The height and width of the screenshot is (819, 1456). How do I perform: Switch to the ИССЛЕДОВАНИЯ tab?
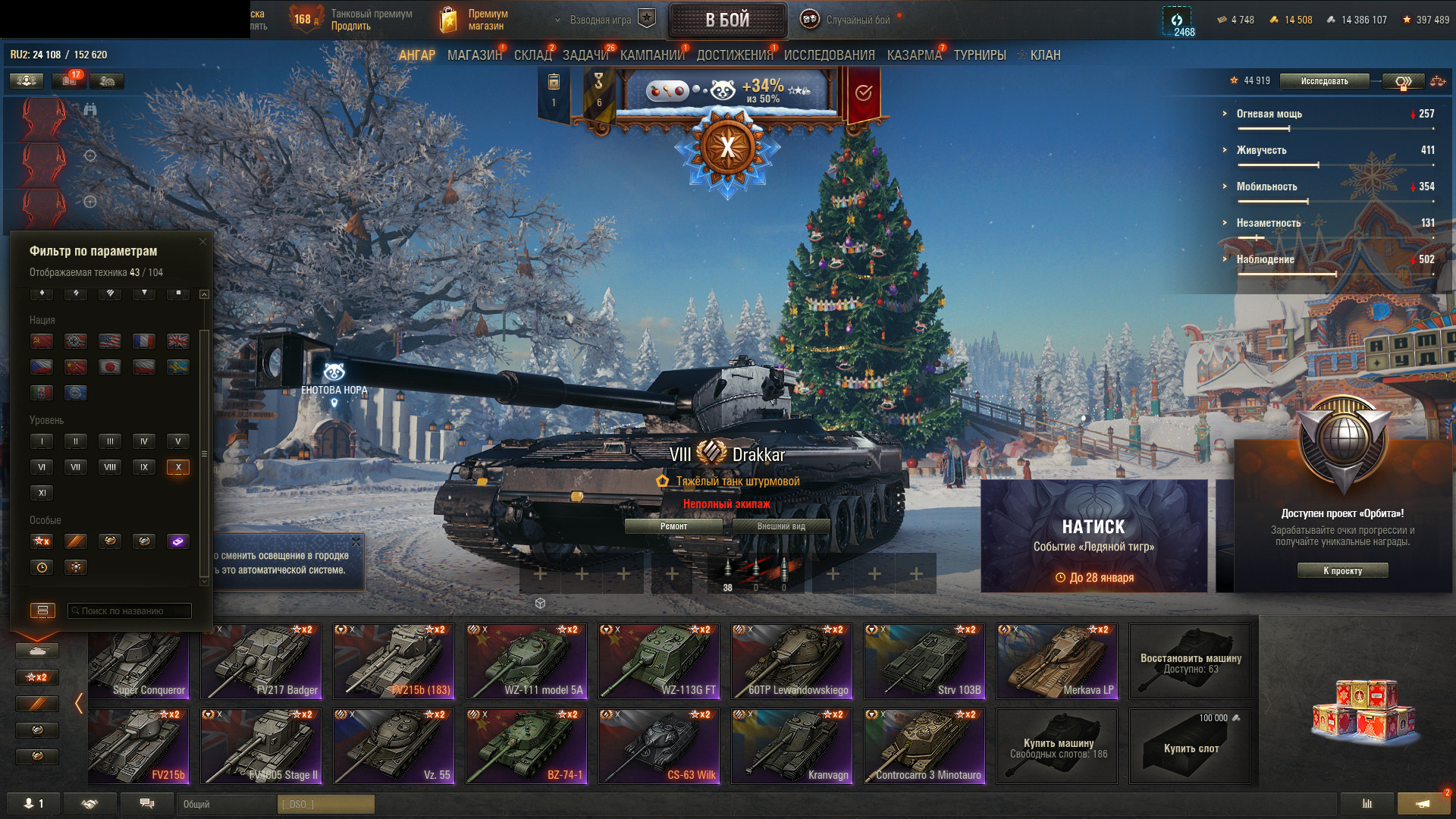(x=829, y=55)
